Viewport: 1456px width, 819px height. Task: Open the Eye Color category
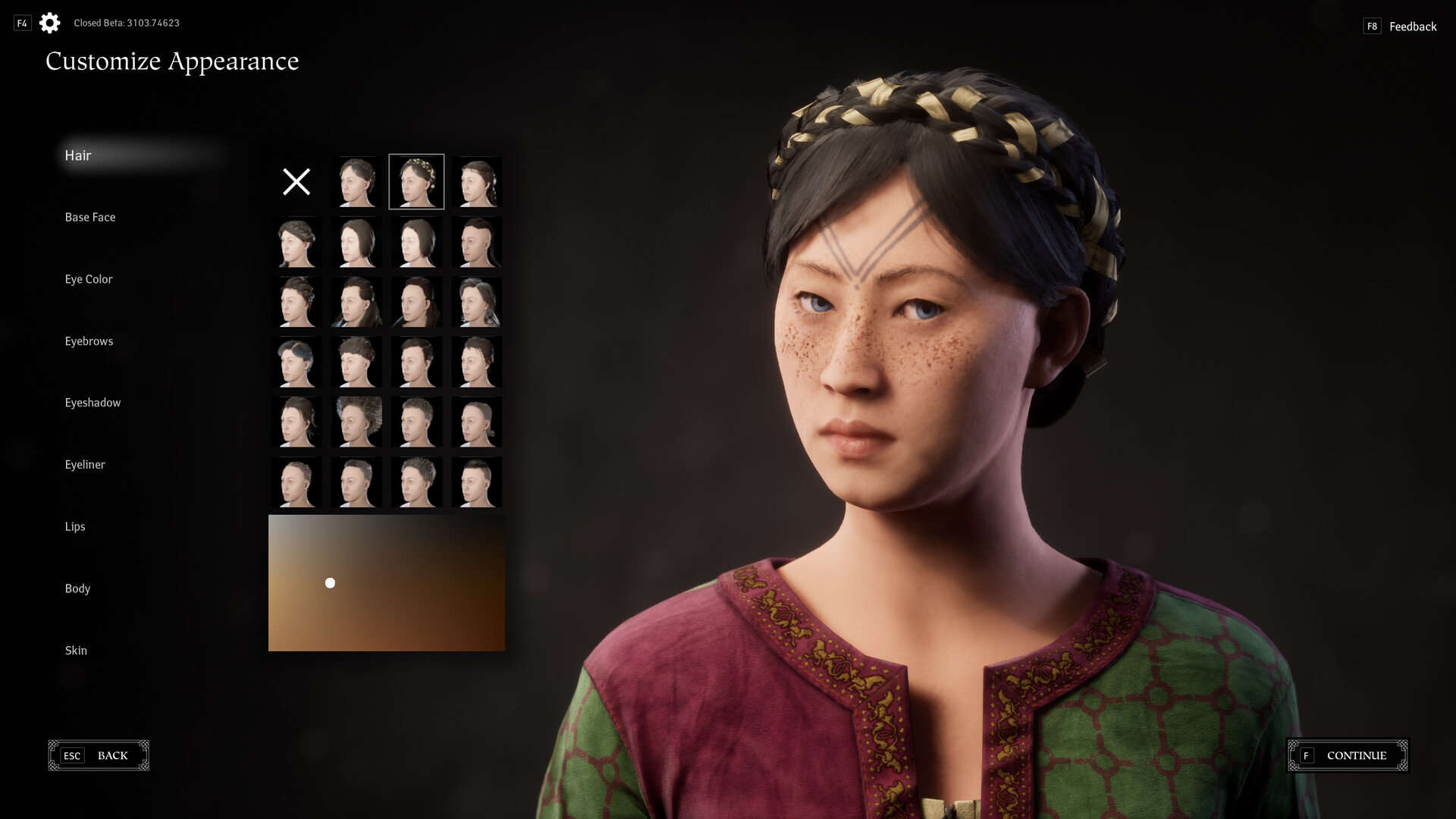tap(89, 279)
